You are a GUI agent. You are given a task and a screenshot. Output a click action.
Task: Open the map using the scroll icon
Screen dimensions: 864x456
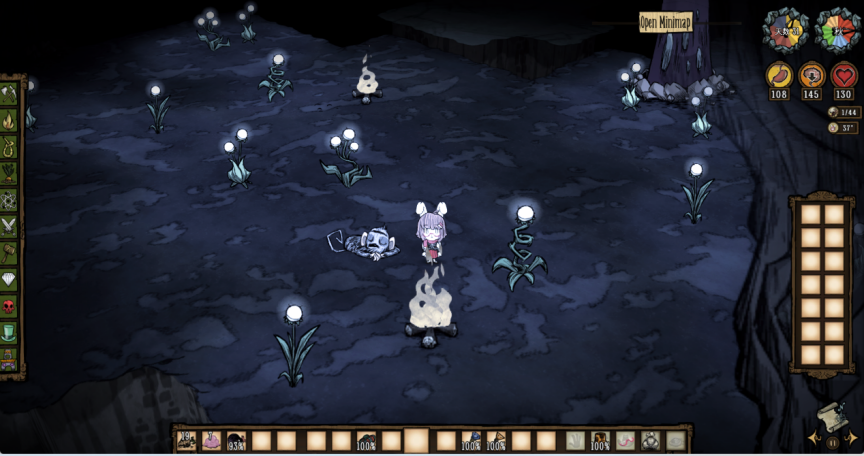[831, 417]
